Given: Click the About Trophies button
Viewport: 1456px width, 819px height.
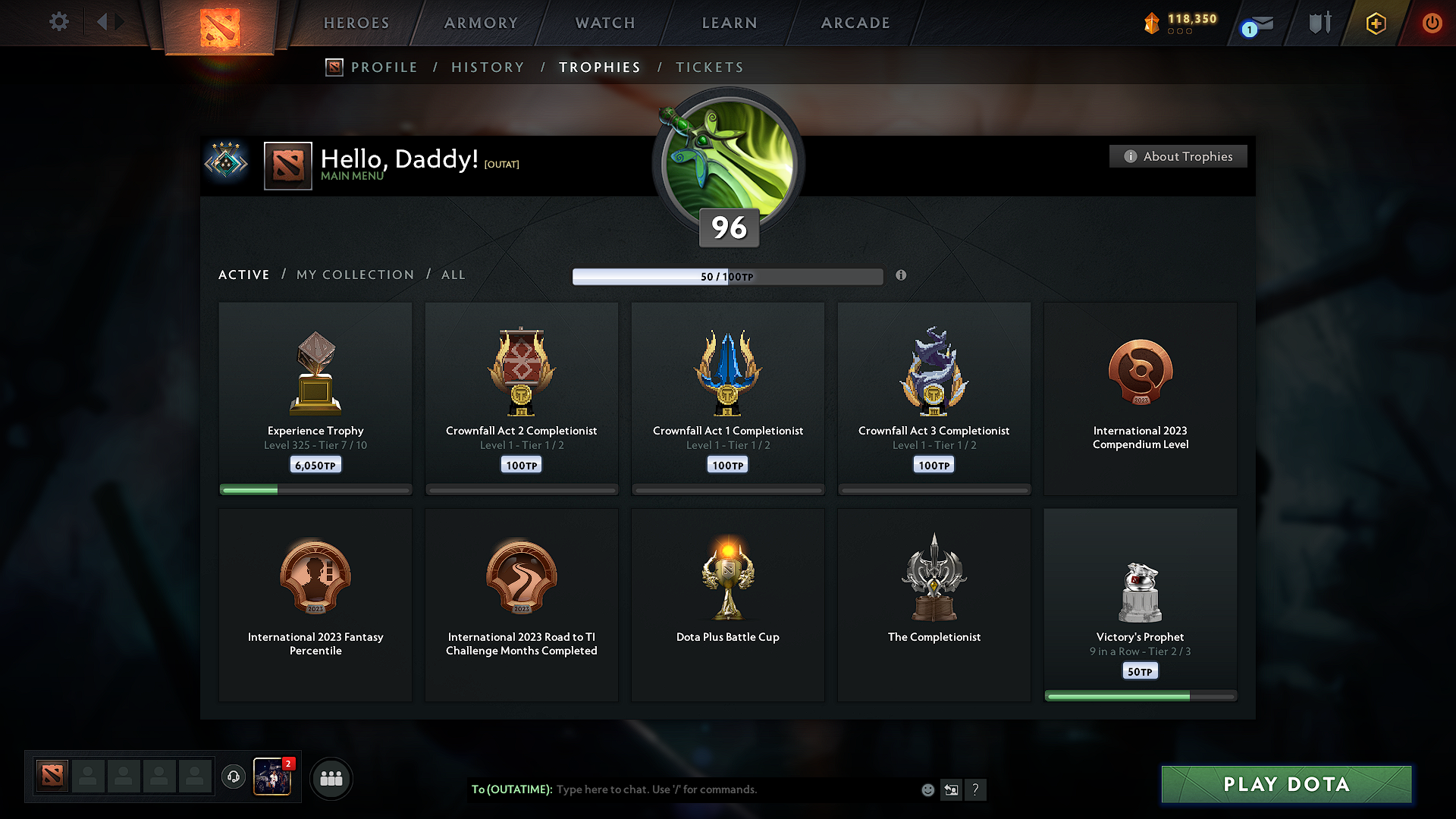Looking at the screenshot, I should click(1178, 156).
